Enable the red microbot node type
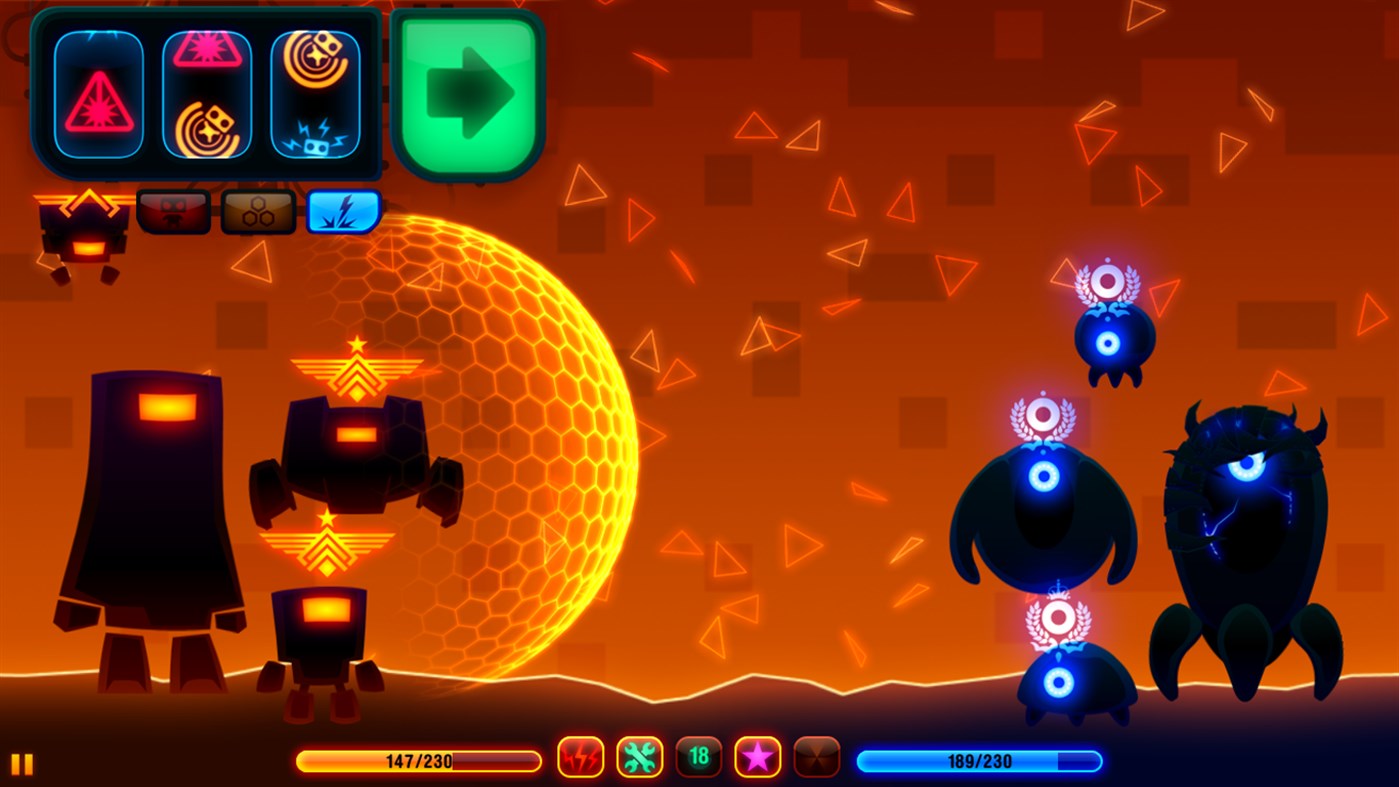 175,211
